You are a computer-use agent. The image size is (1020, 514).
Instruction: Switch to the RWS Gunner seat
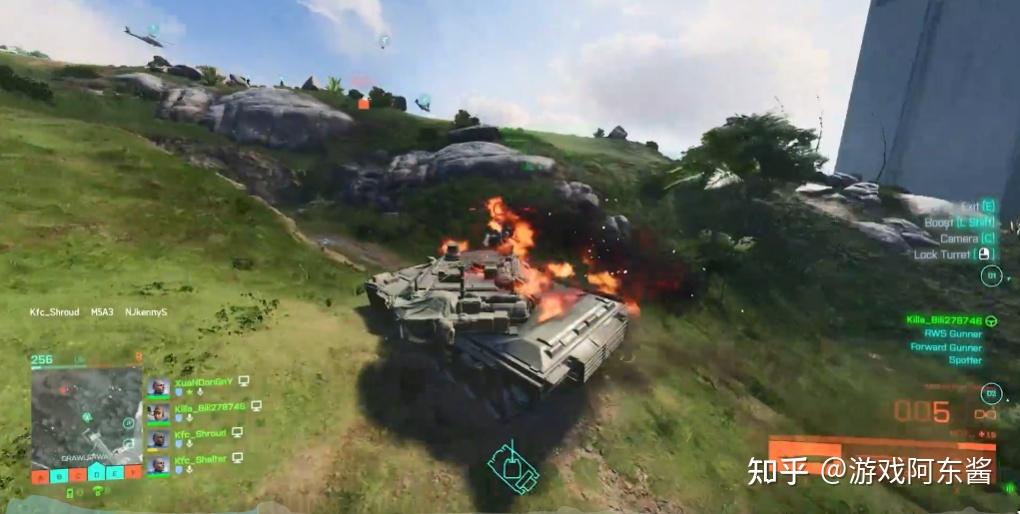tap(952, 334)
